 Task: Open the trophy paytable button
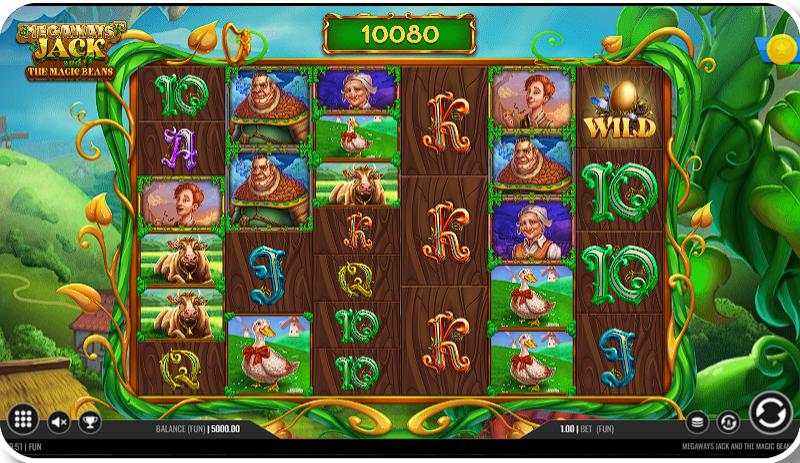click(90, 422)
